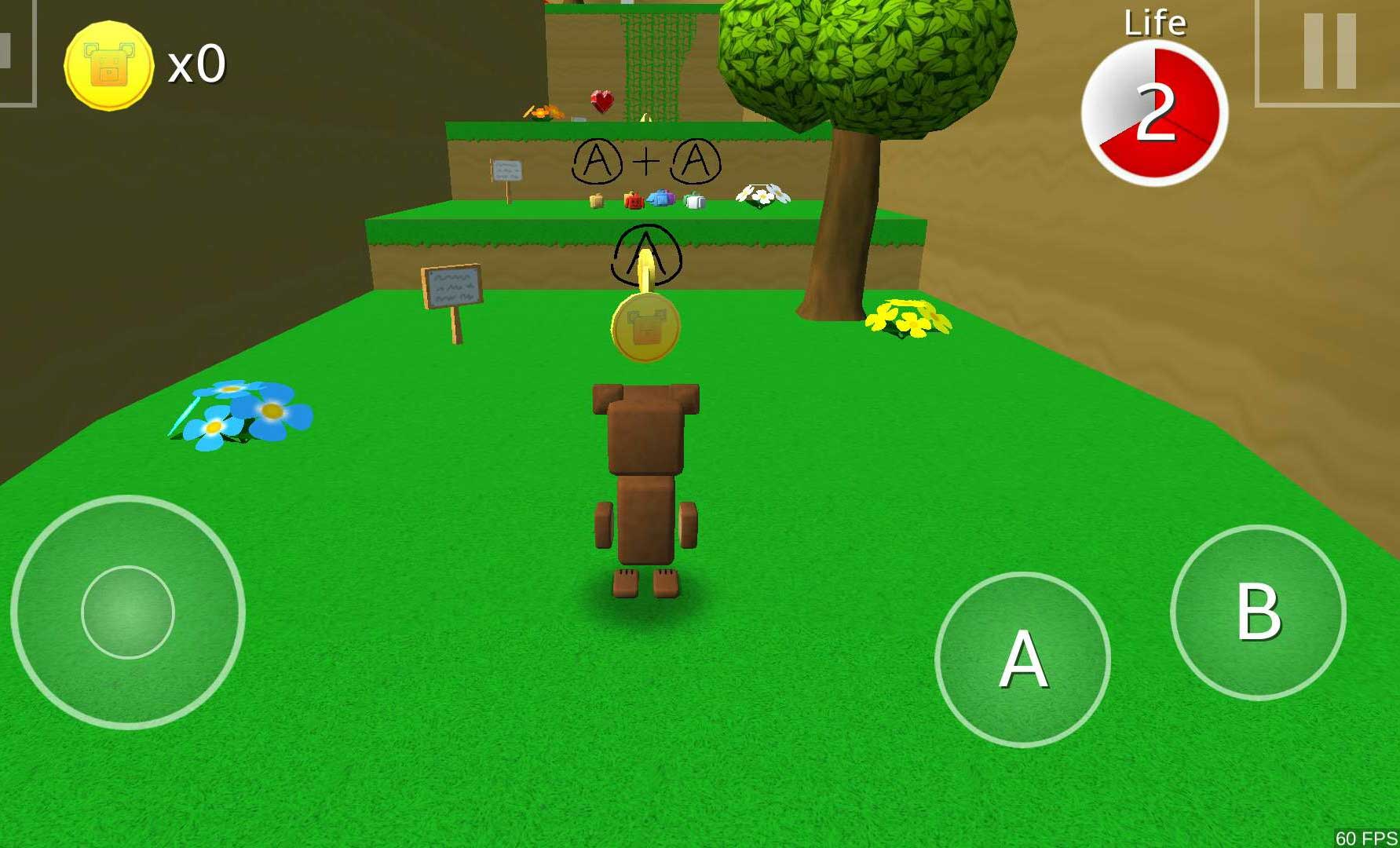Read the sign on the upper terrace

(x=506, y=170)
